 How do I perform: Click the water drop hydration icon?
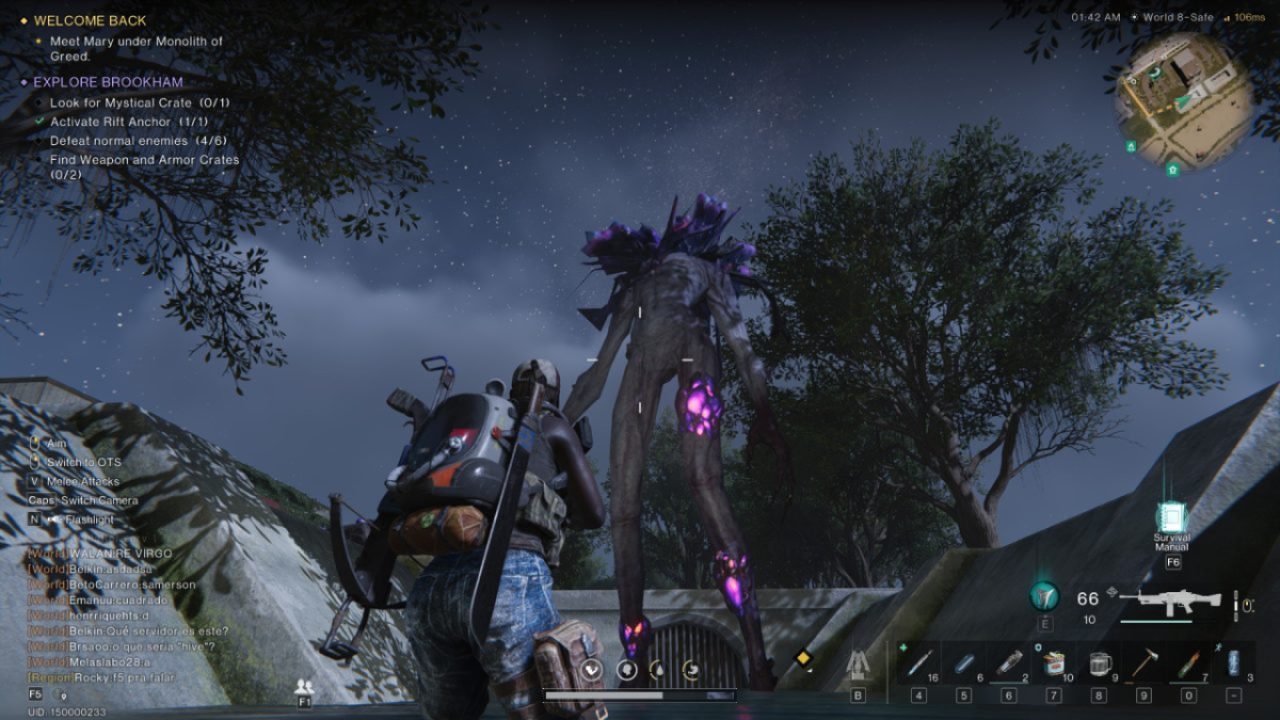(x=660, y=670)
